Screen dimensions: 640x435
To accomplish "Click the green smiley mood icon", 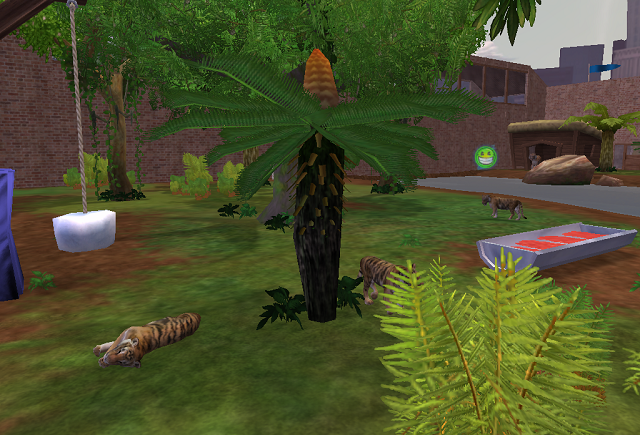I will [486, 157].
